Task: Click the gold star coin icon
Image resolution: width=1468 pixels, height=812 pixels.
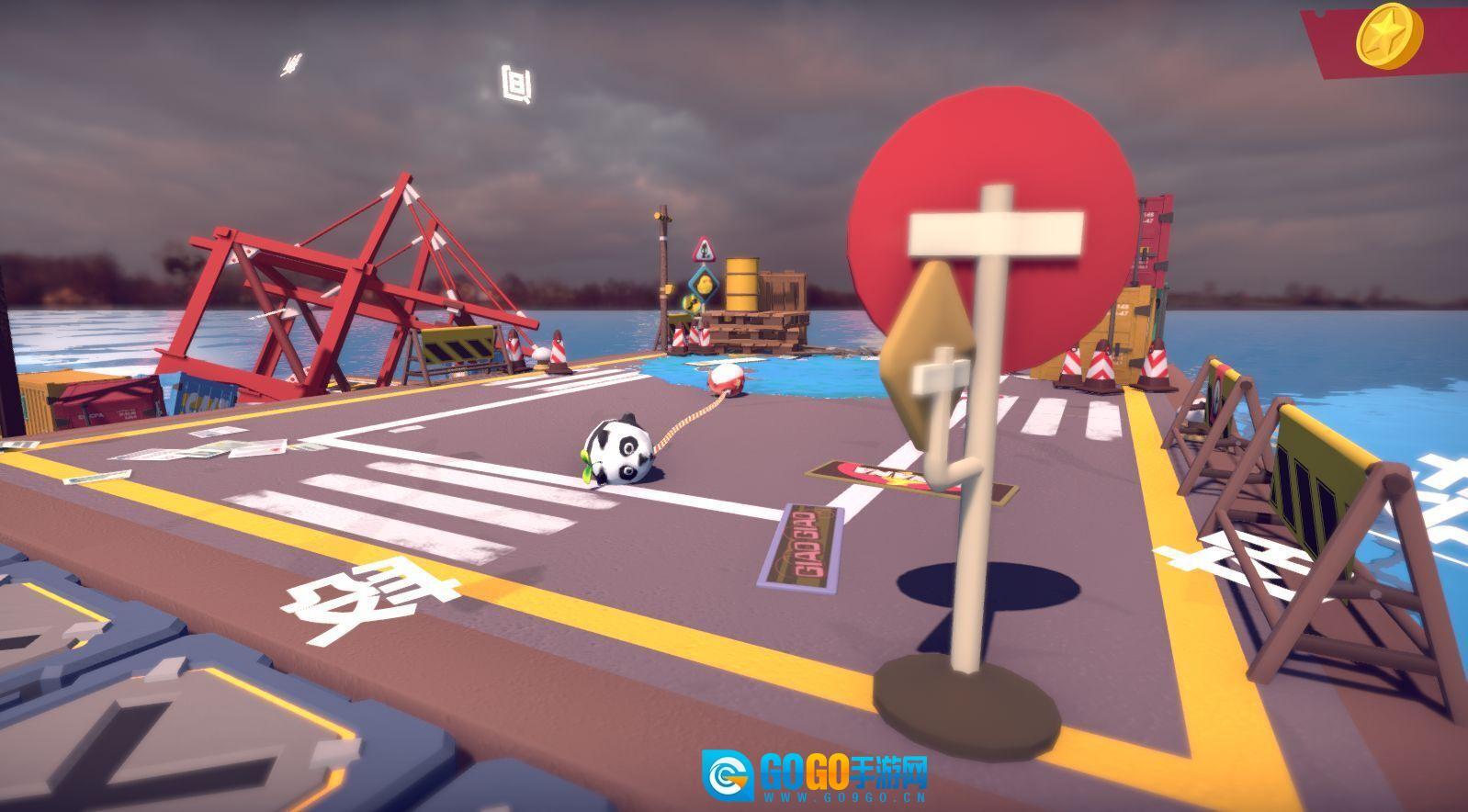Action: click(1388, 36)
